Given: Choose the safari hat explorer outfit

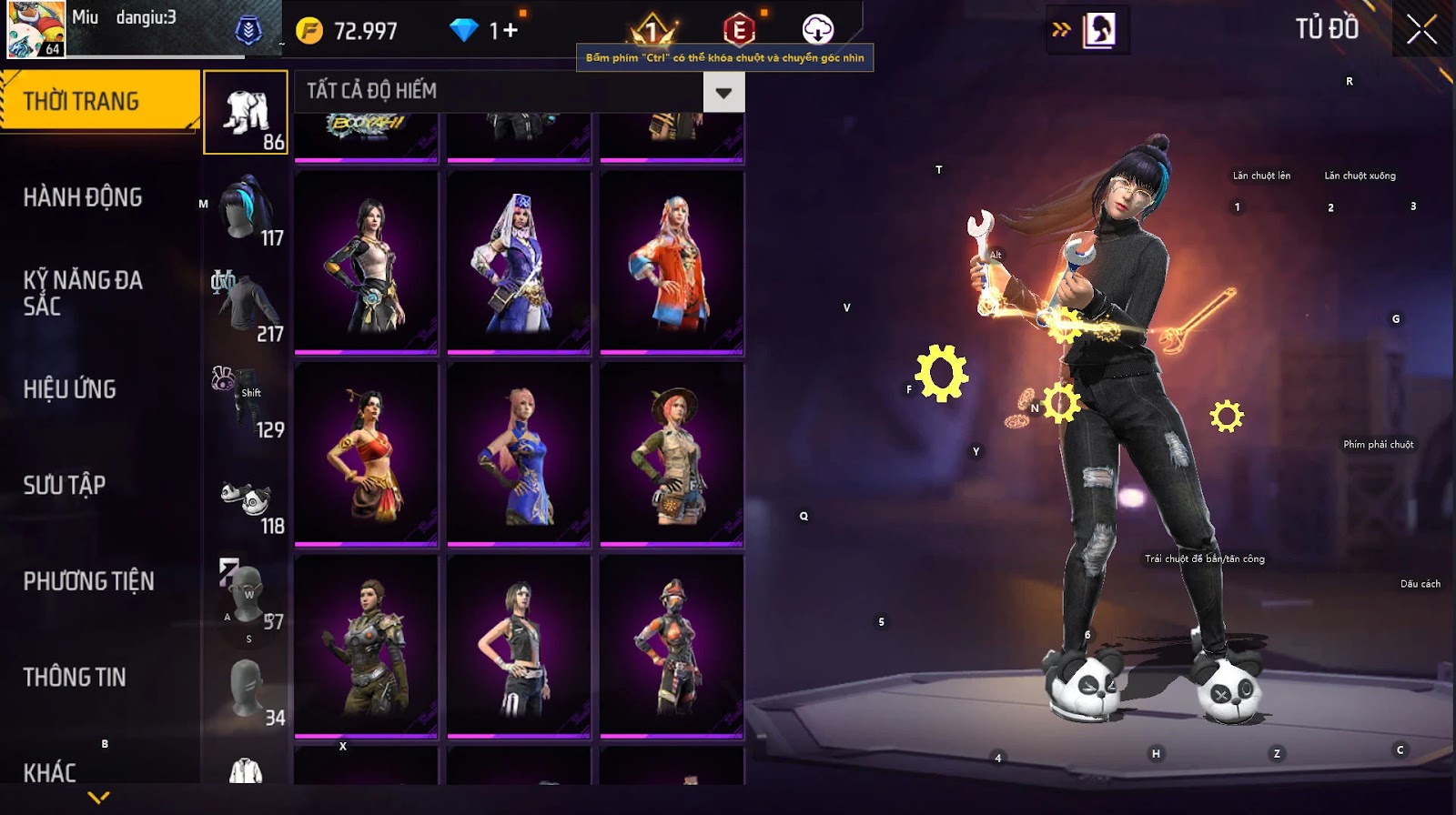Looking at the screenshot, I should tap(672, 454).
